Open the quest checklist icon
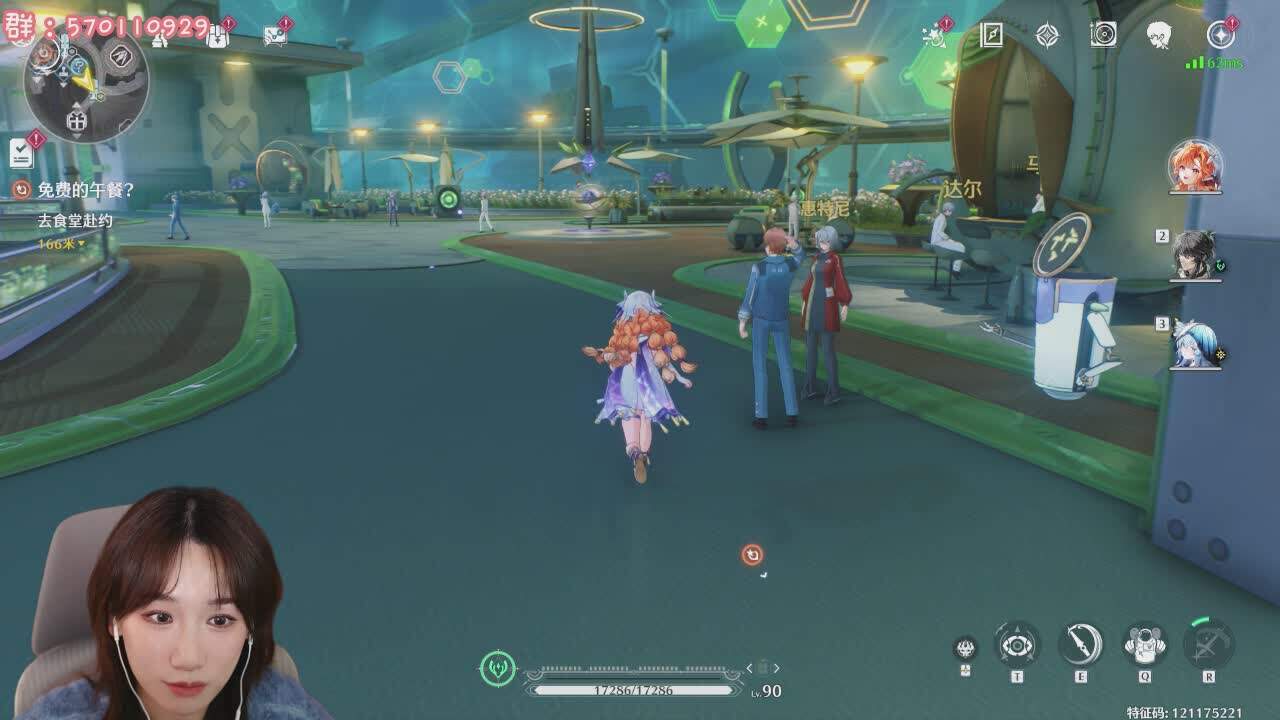 pyautogui.click(x=21, y=153)
